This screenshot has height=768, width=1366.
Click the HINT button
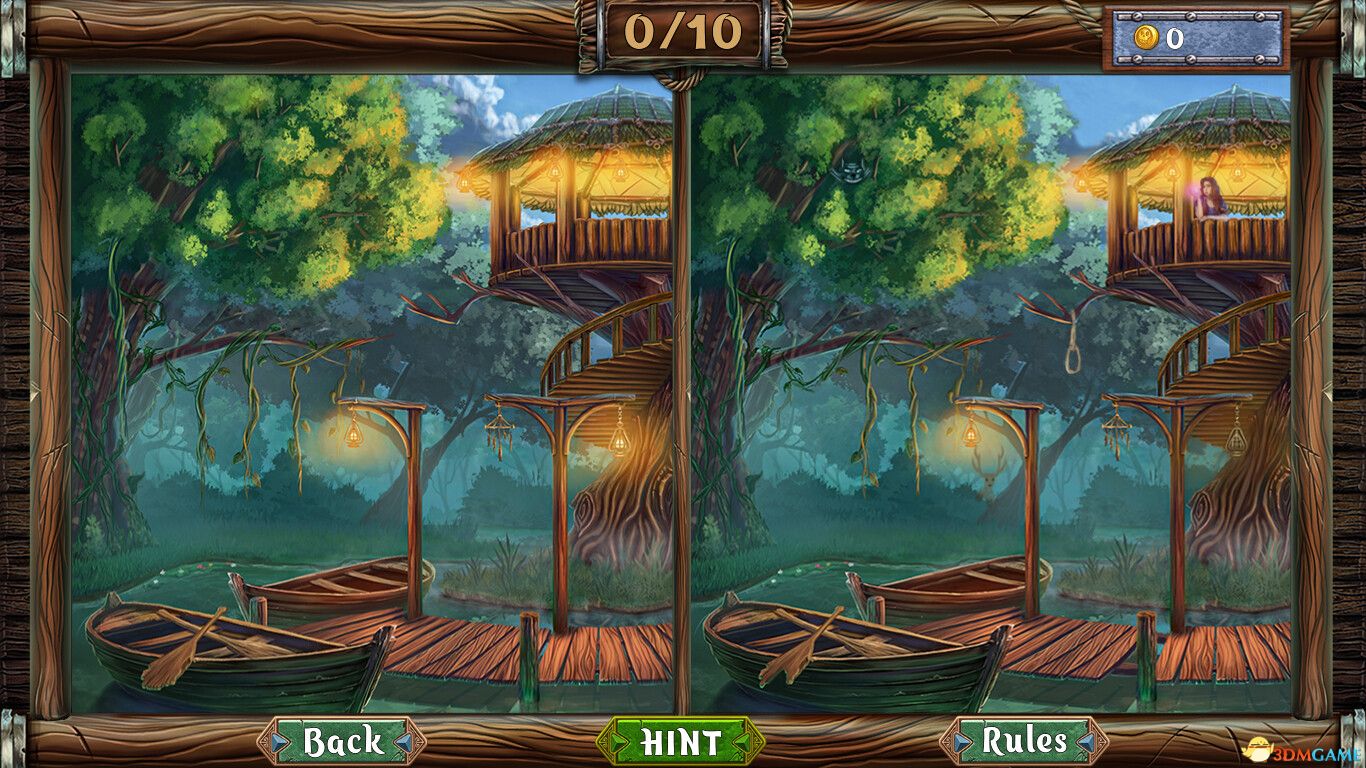pyautogui.click(x=683, y=743)
